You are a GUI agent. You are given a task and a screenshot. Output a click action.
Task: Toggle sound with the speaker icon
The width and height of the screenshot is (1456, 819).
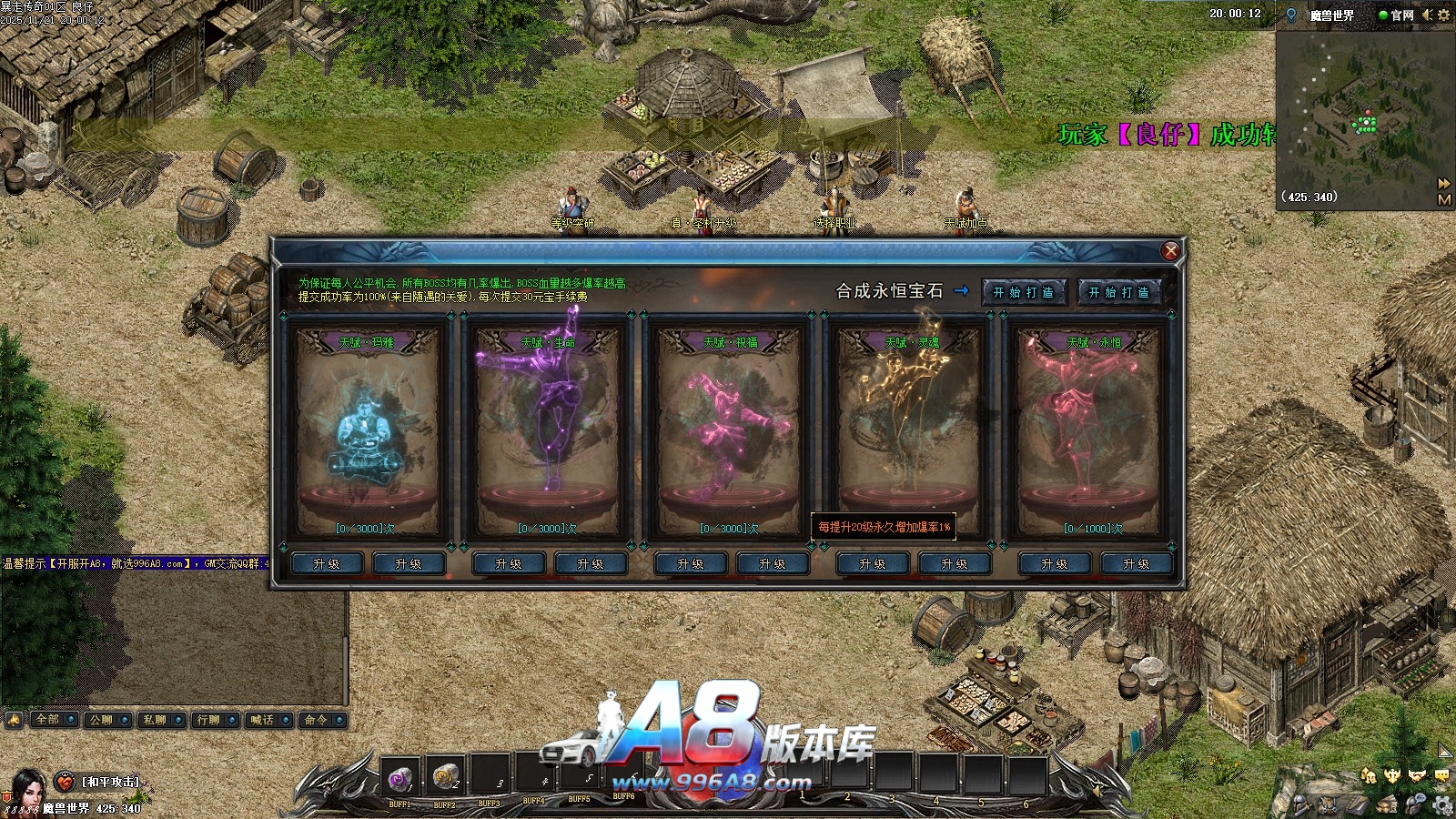1427,15
